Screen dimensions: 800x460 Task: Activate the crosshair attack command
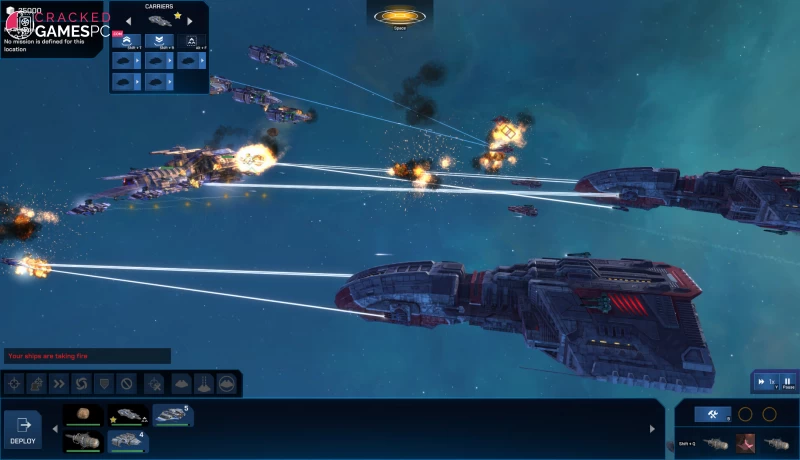pos(13,383)
